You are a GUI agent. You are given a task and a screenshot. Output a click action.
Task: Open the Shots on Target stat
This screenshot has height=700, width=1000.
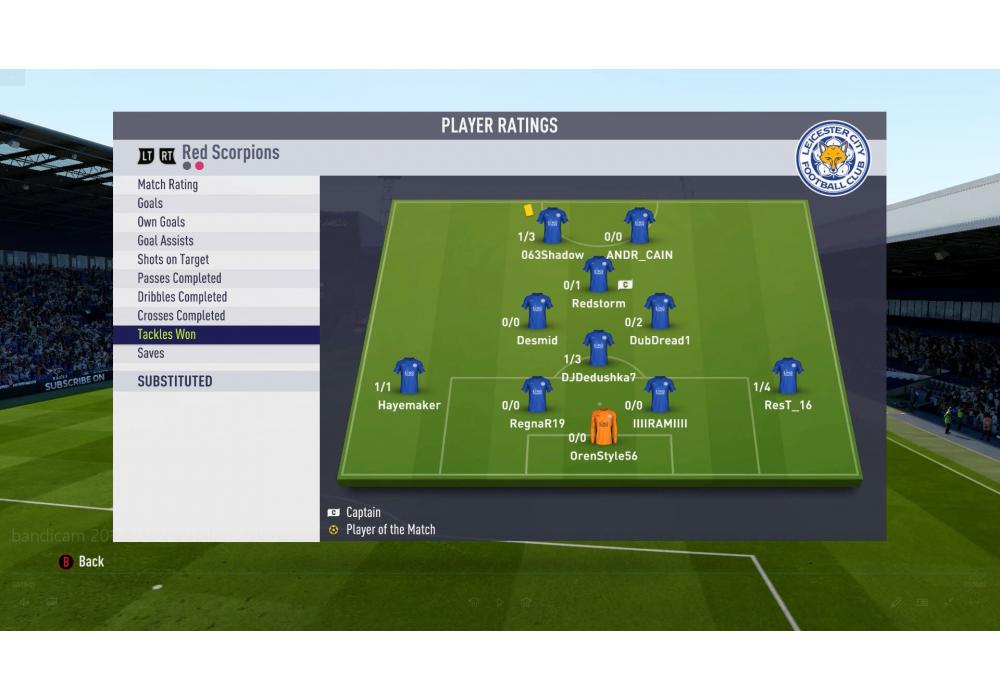[x=173, y=260]
